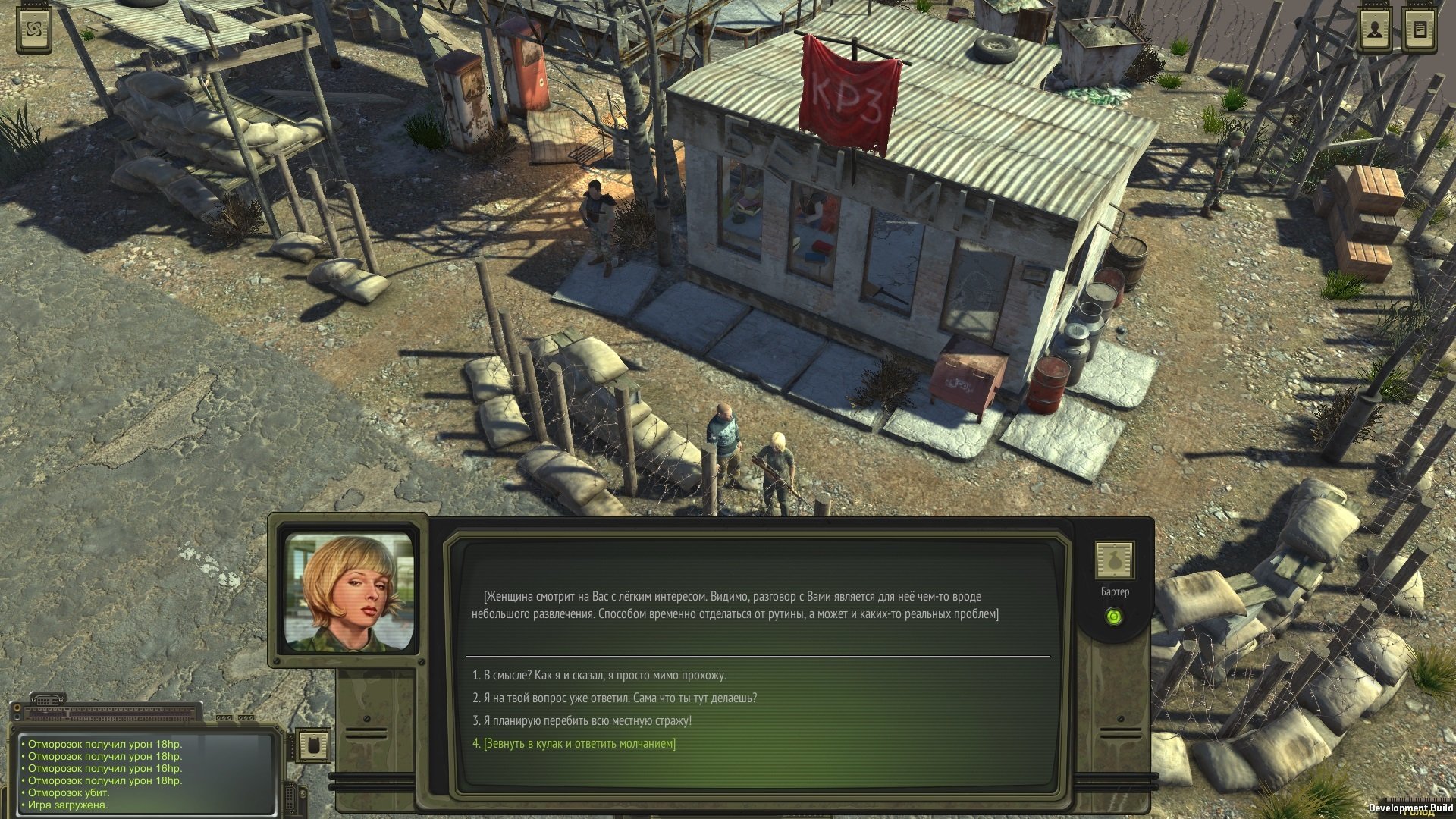Click the blonde woman's dialogue portrait
The height and width of the screenshot is (819, 1456).
point(350,592)
